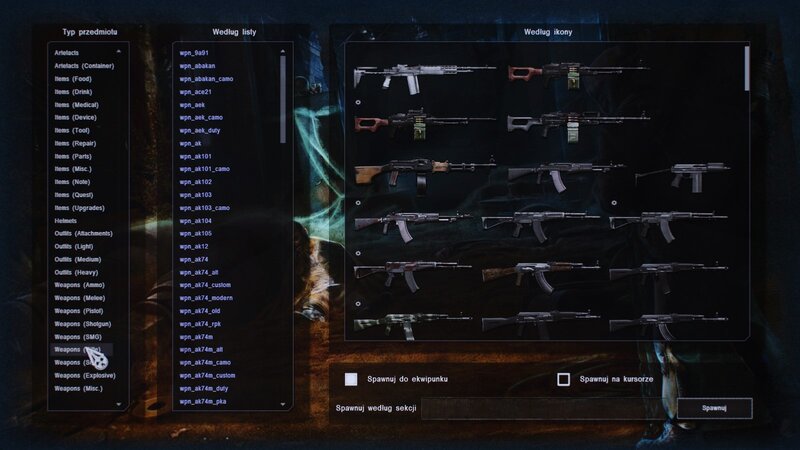This screenshot has height=450, width=800.
Task: Select the first weapon icon in grid
Action: pyautogui.click(x=412, y=76)
